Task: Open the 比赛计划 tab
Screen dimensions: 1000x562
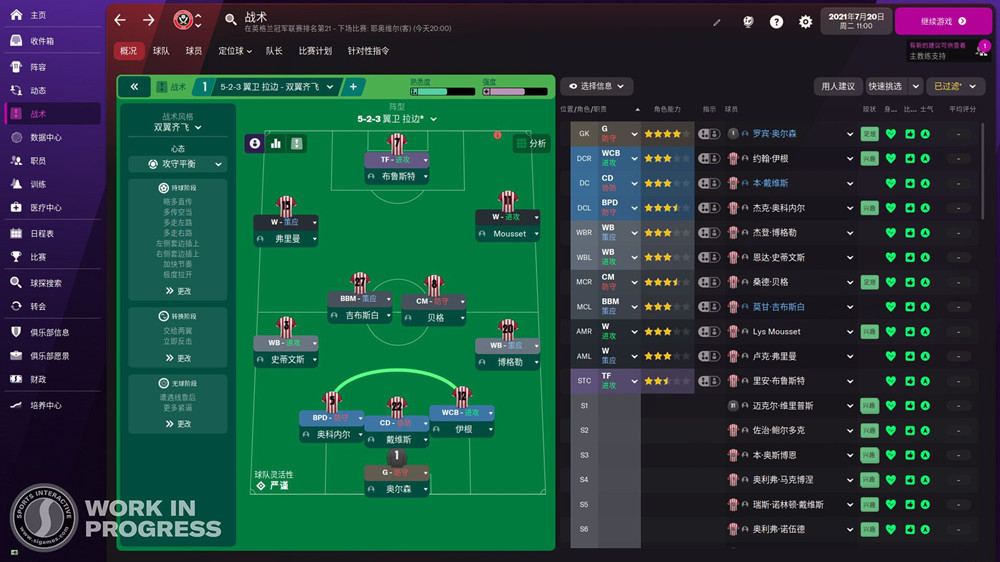Action: [315, 51]
